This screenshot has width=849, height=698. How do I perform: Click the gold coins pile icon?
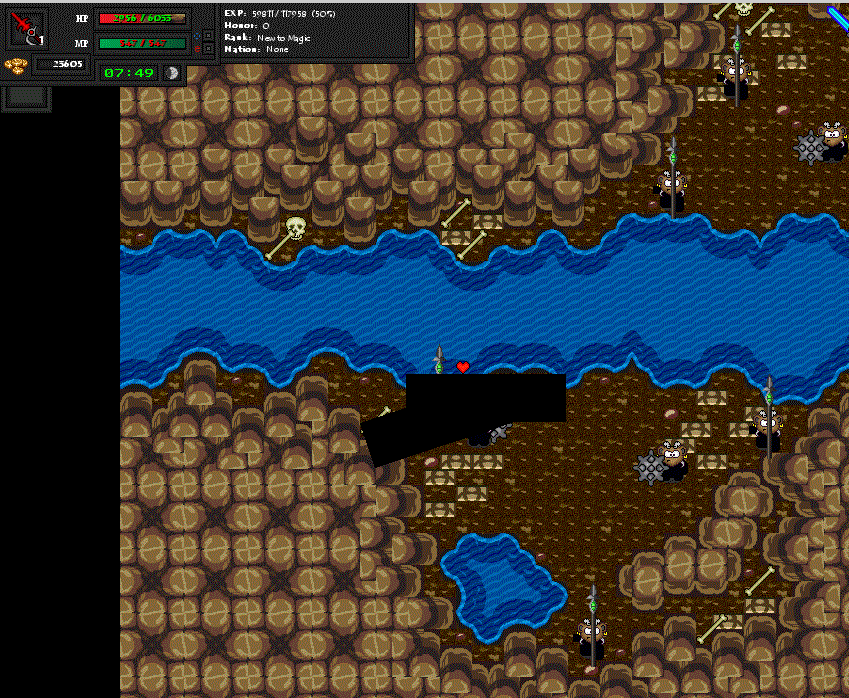[x=15, y=66]
